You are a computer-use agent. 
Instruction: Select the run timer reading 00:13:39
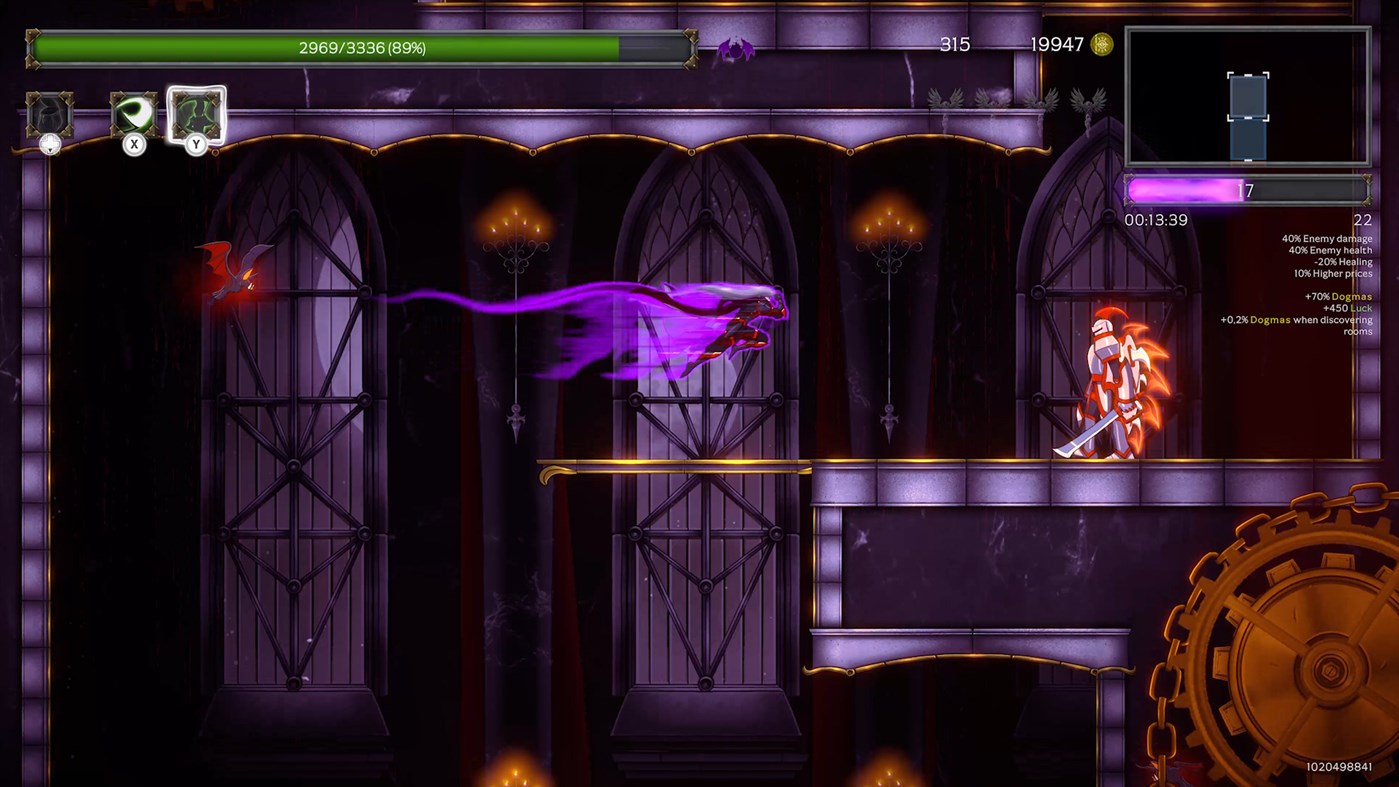tap(1157, 220)
